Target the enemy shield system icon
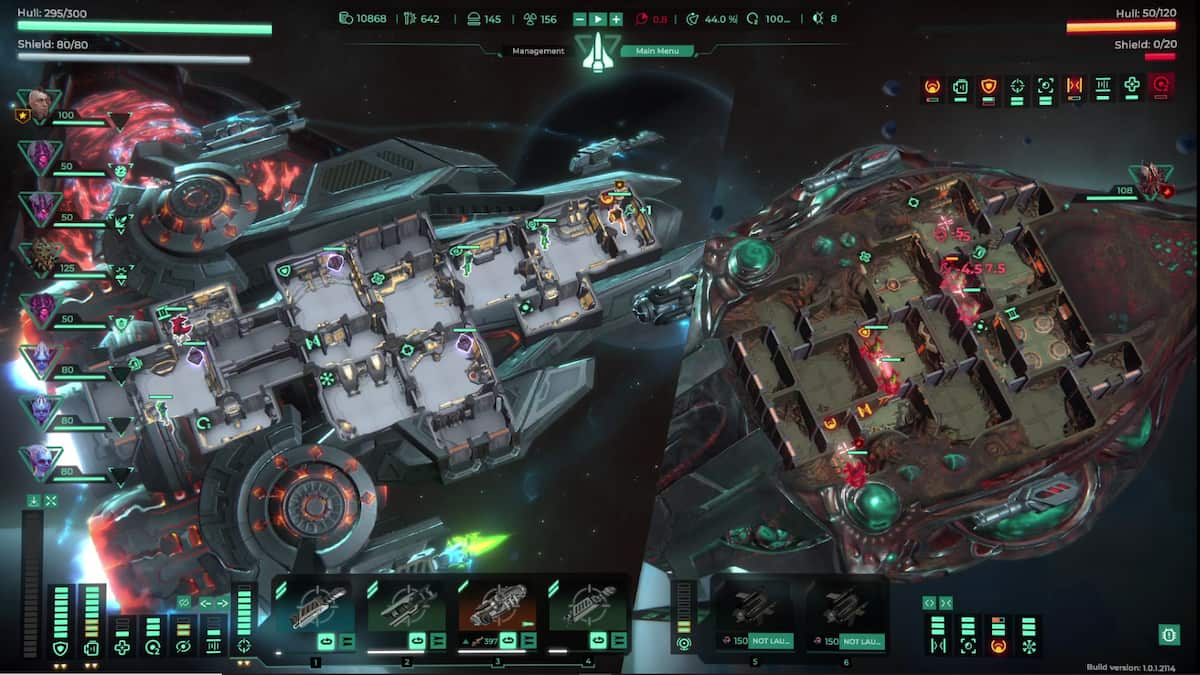The image size is (1200, 675). pos(988,86)
